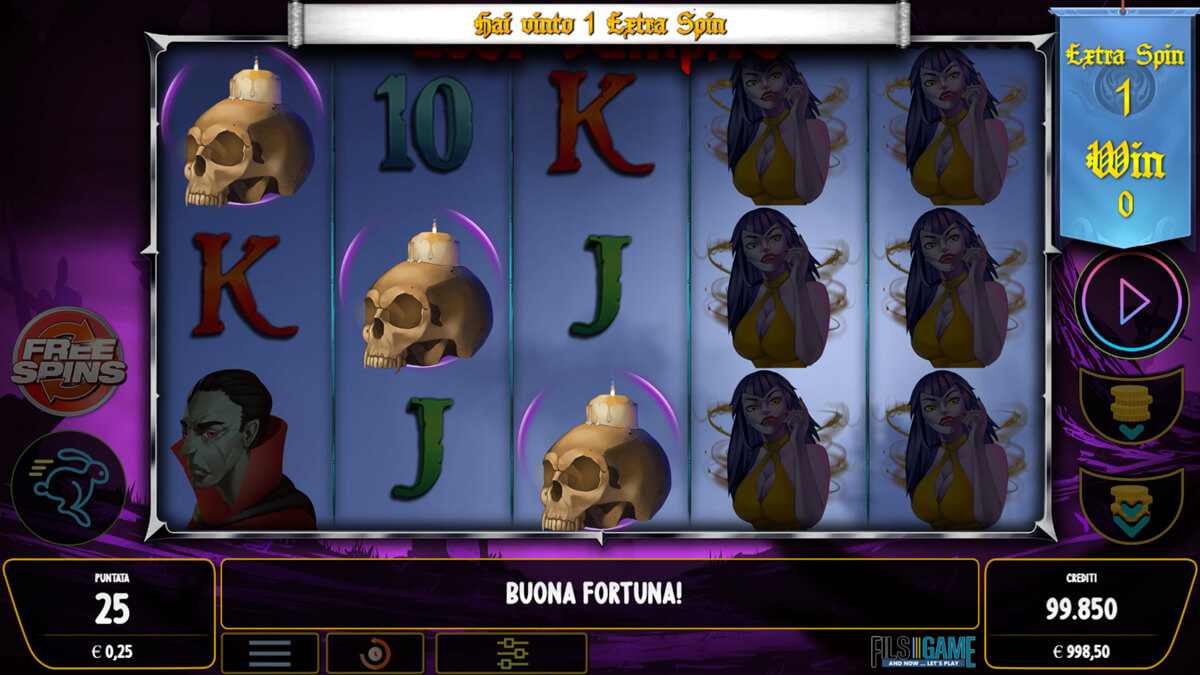Spin the reels with the play button
The image size is (1200, 675).
pyautogui.click(x=1131, y=301)
